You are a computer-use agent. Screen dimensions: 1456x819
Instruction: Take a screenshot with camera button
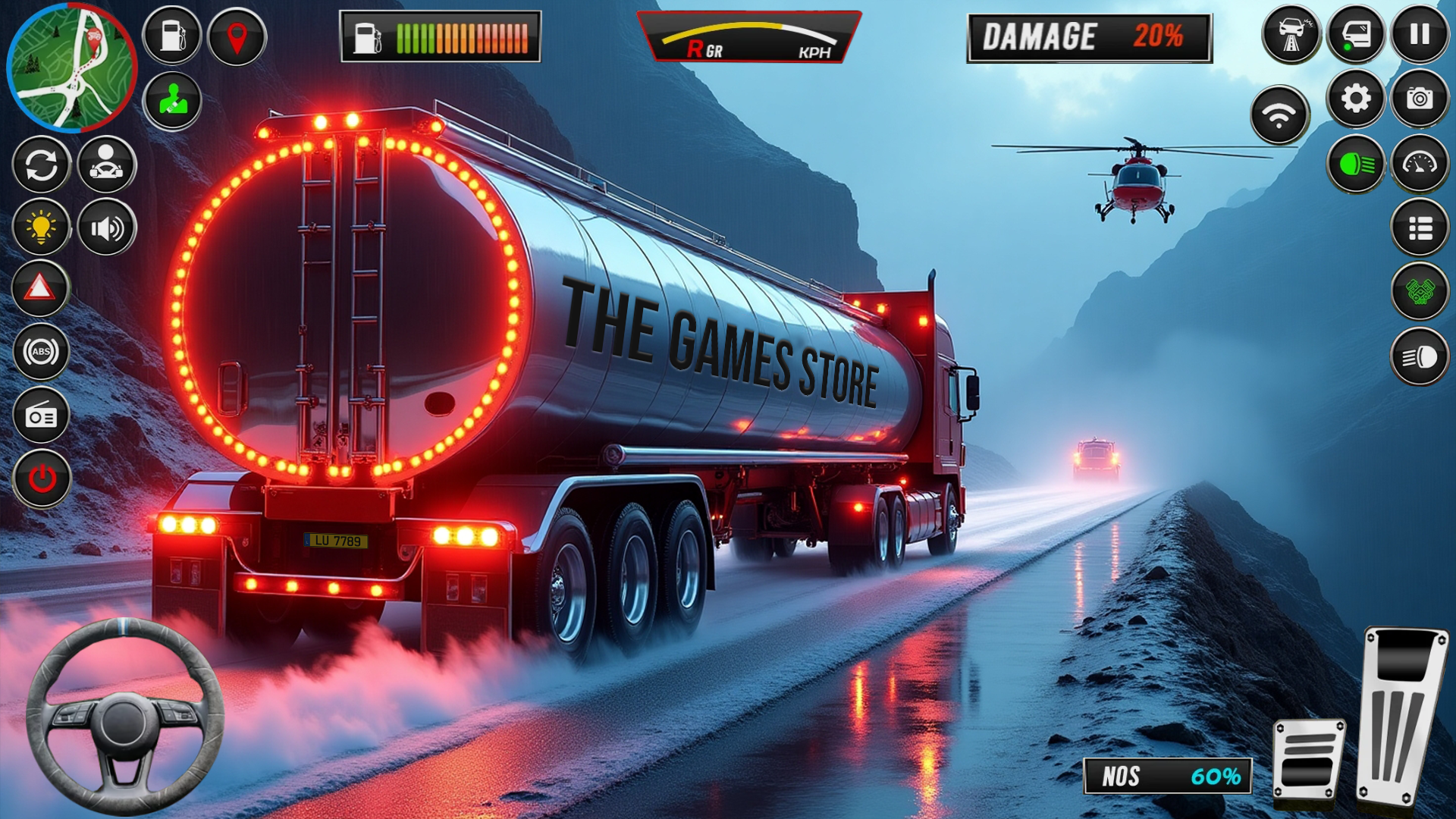coord(1420,99)
